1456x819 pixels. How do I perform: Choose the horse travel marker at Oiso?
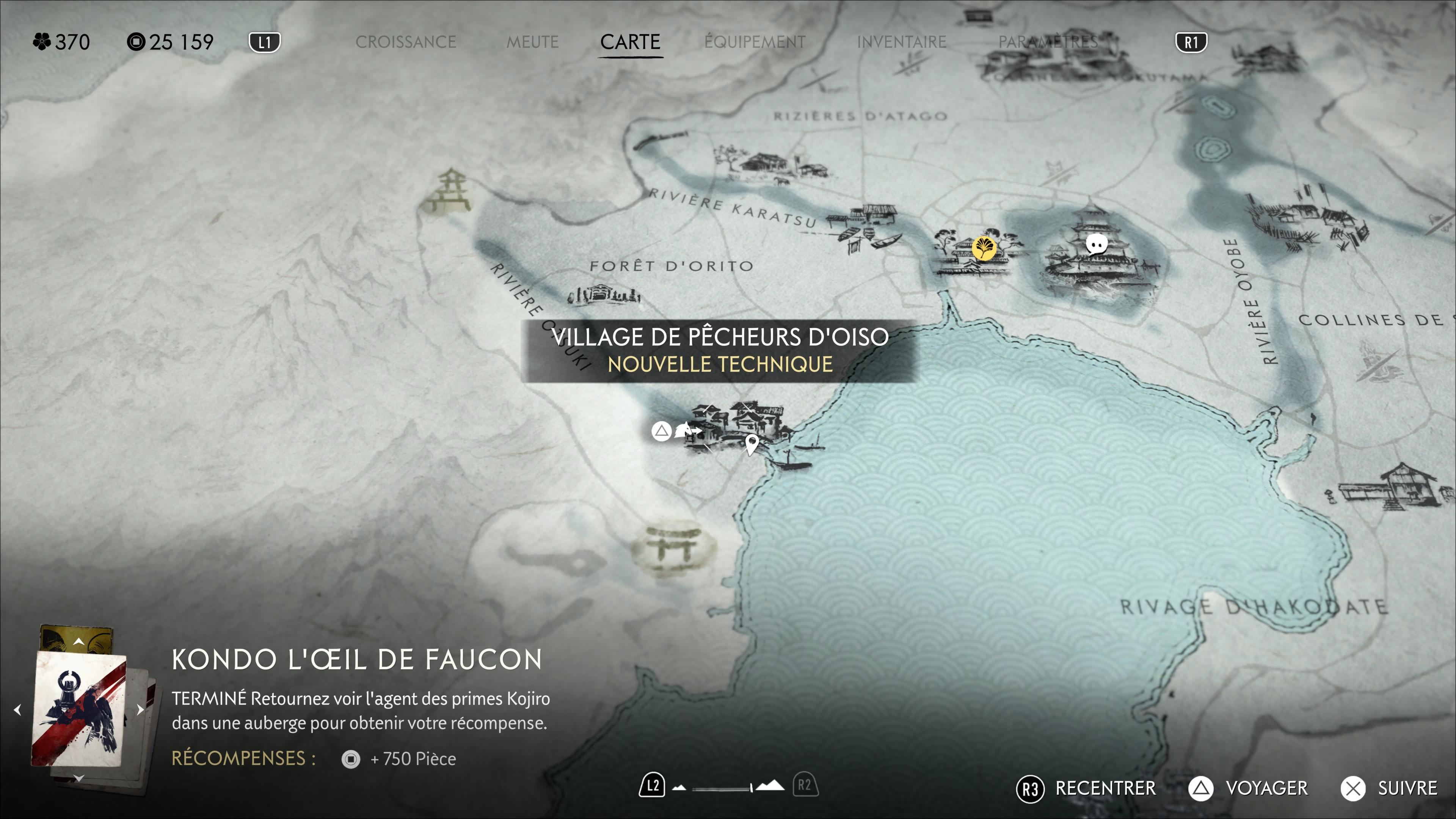click(x=686, y=431)
